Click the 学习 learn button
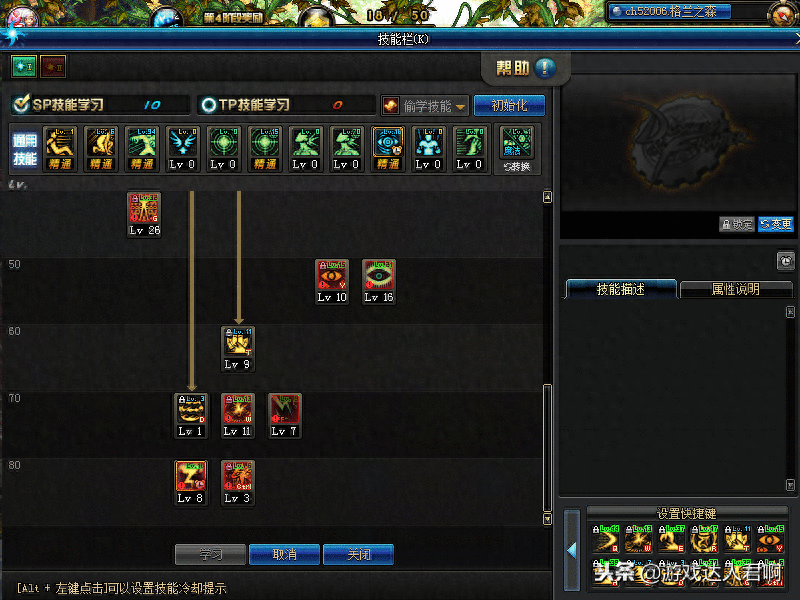This screenshot has width=800, height=600. 210,554
